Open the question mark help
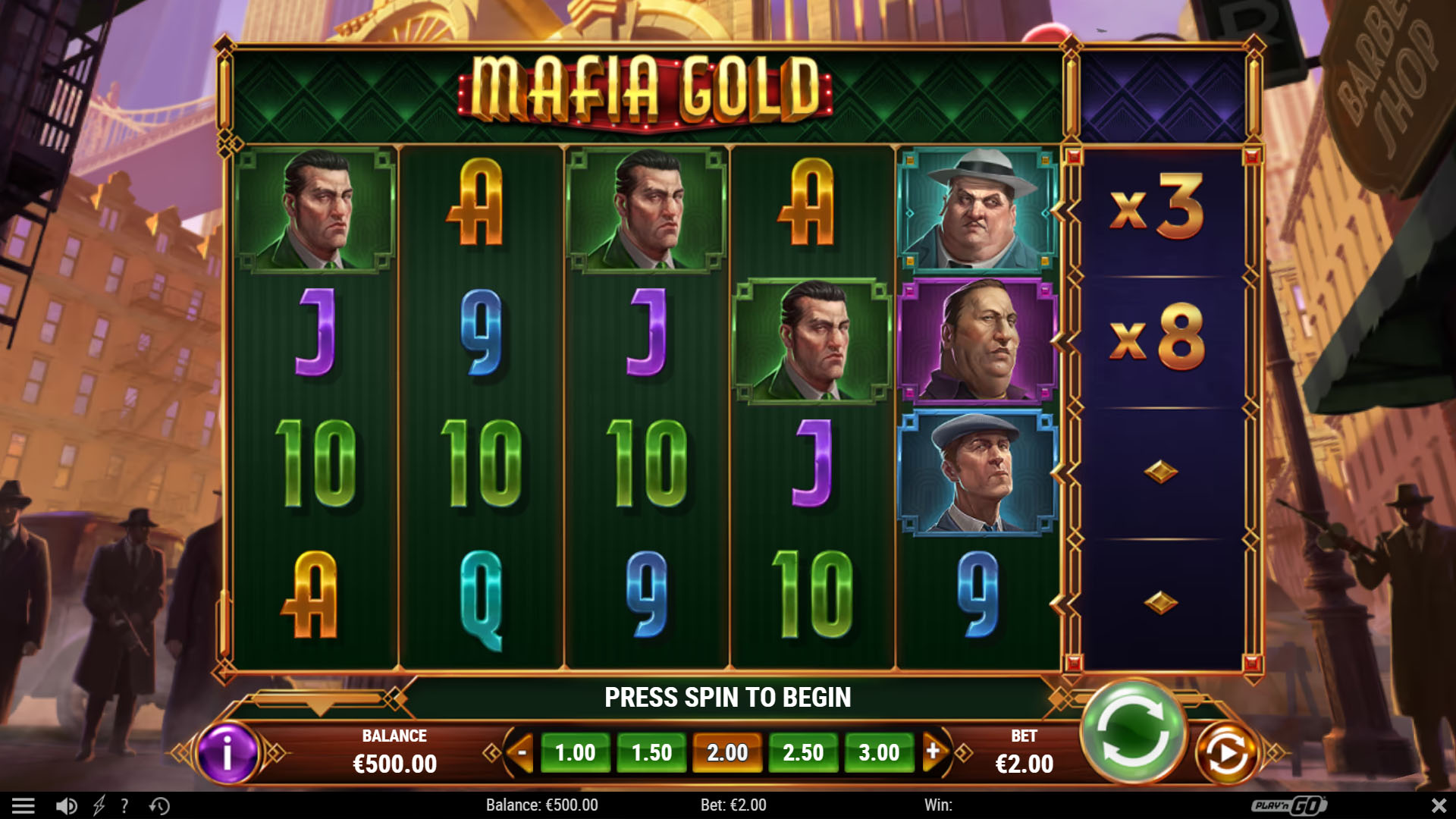1456x819 pixels. (124, 805)
